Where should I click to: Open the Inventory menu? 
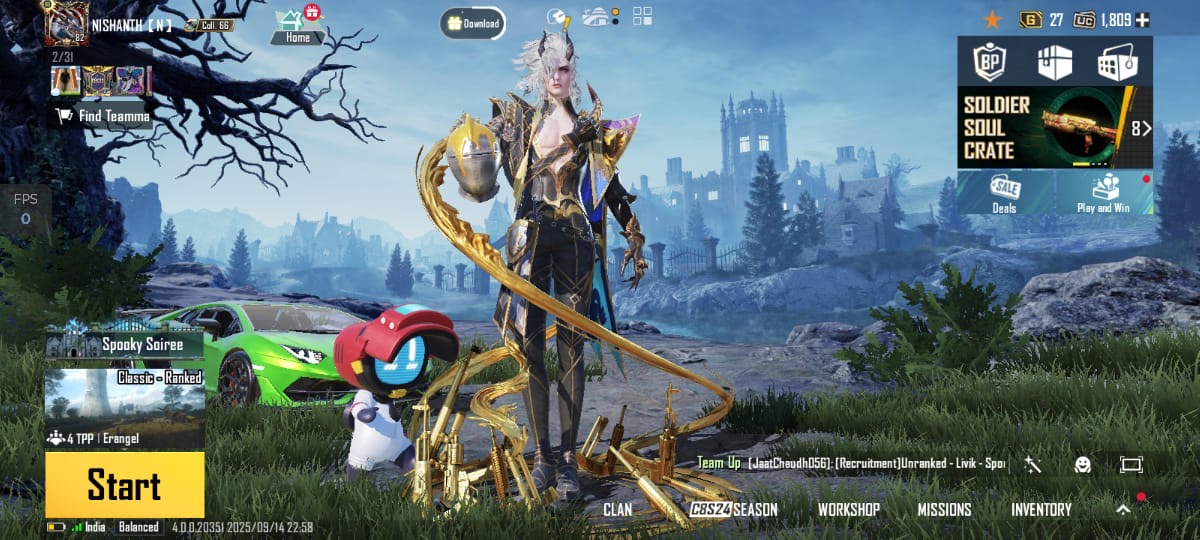click(x=1041, y=509)
